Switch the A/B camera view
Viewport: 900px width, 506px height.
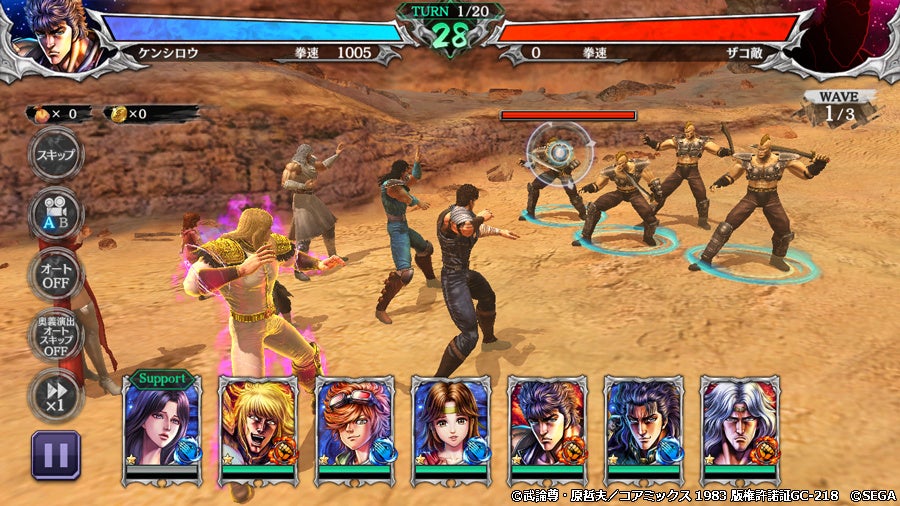pyautogui.click(x=55, y=212)
